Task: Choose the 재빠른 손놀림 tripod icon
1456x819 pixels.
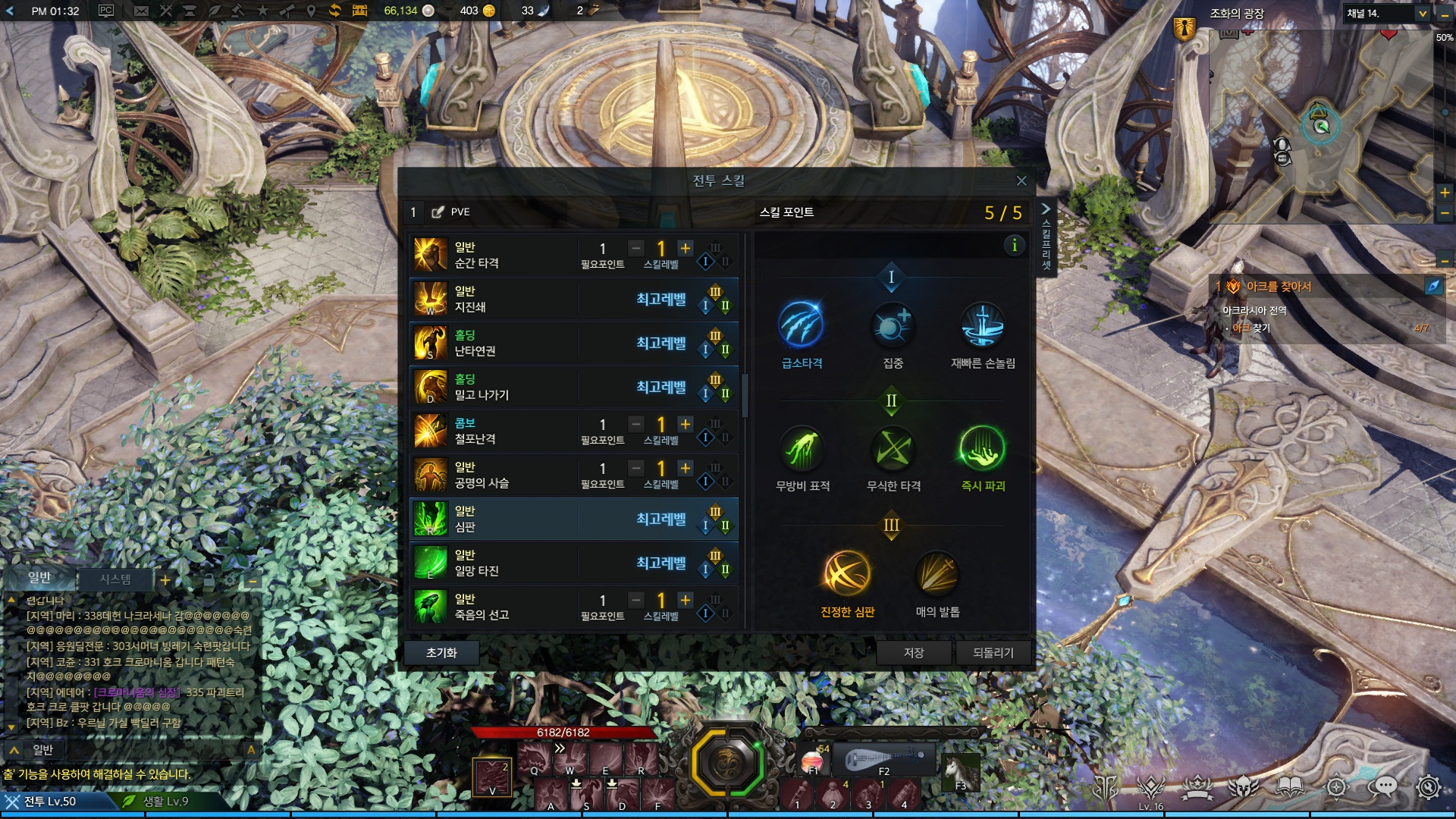Action: click(x=983, y=326)
